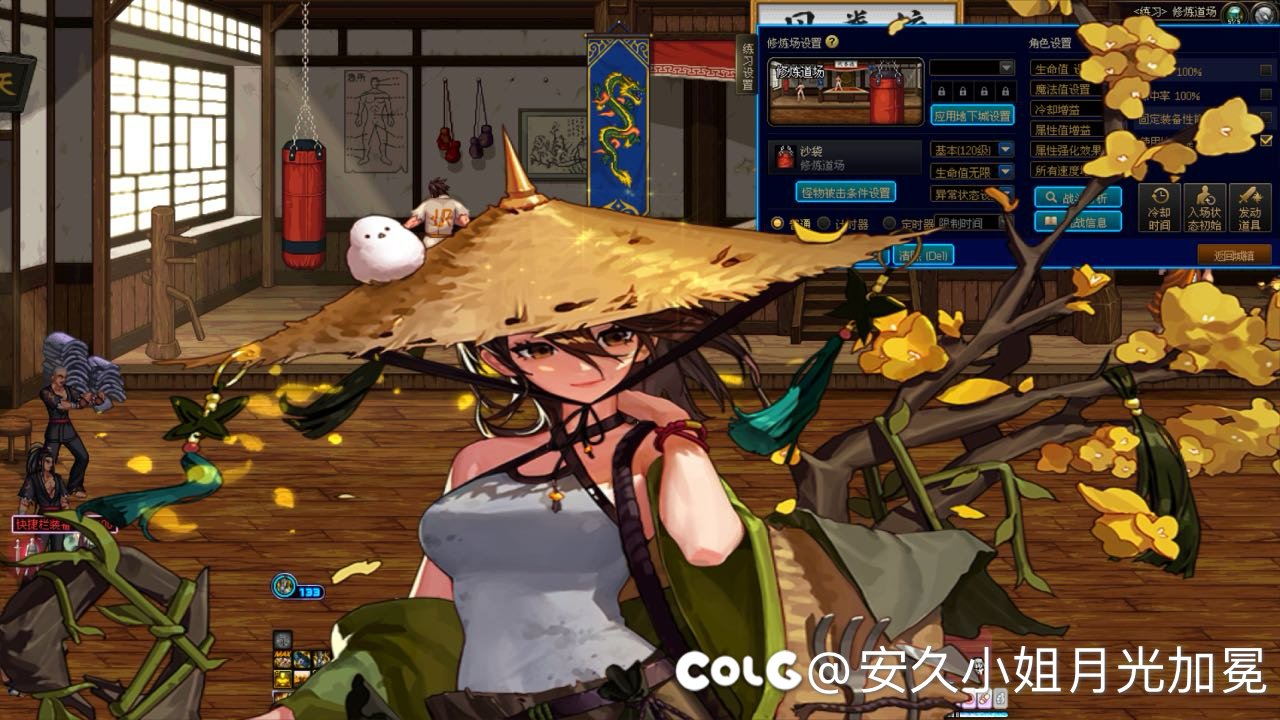This screenshot has height=720, width=1280.
Task: Open combat info via the book (战斗信息) icon
Action: point(1050,221)
